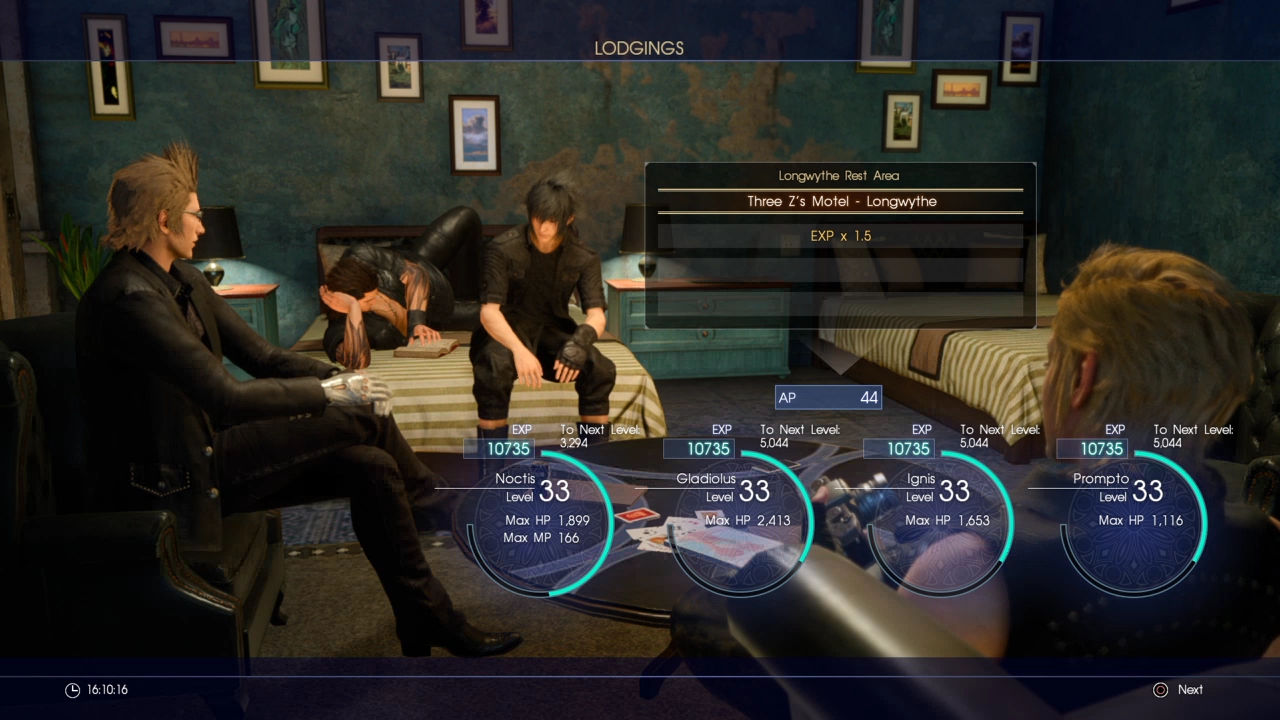Pick Prompto's level 33 status circle
This screenshot has height=720, width=1280.
(1134, 521)
